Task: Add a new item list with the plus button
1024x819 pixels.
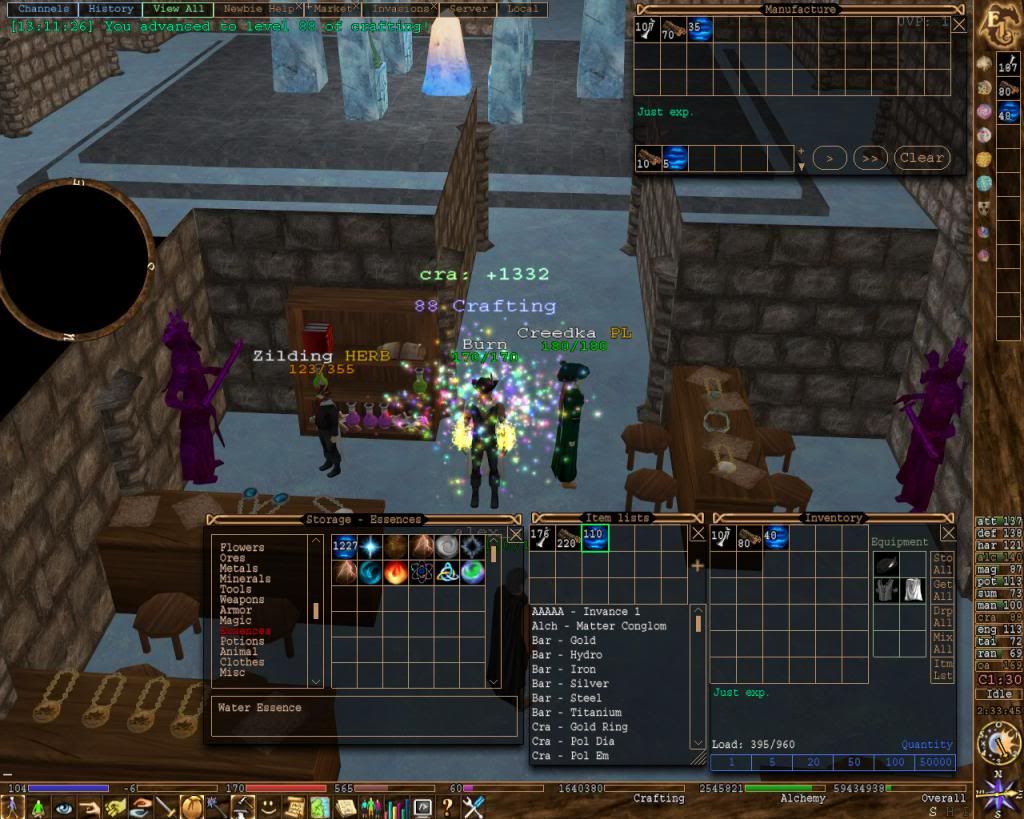Action: click(x=697, y=565)
